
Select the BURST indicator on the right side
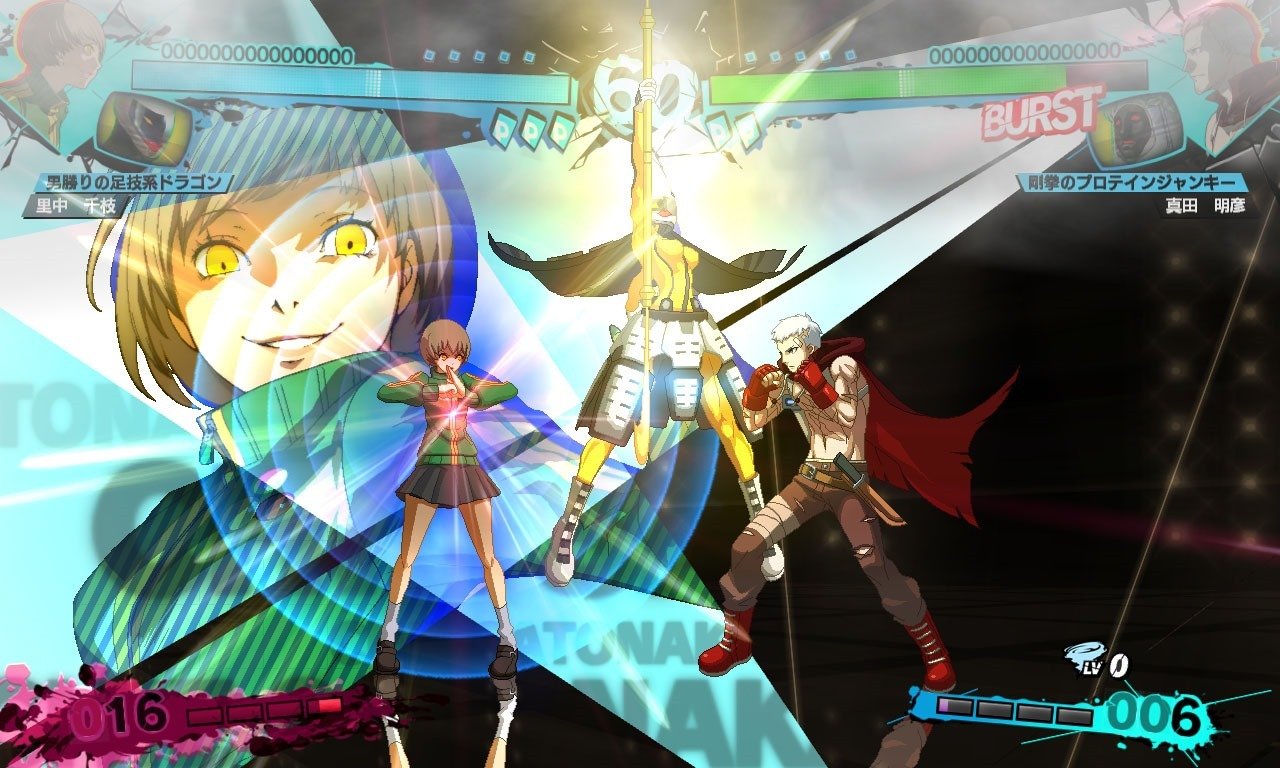click(x=1040, y=115)
